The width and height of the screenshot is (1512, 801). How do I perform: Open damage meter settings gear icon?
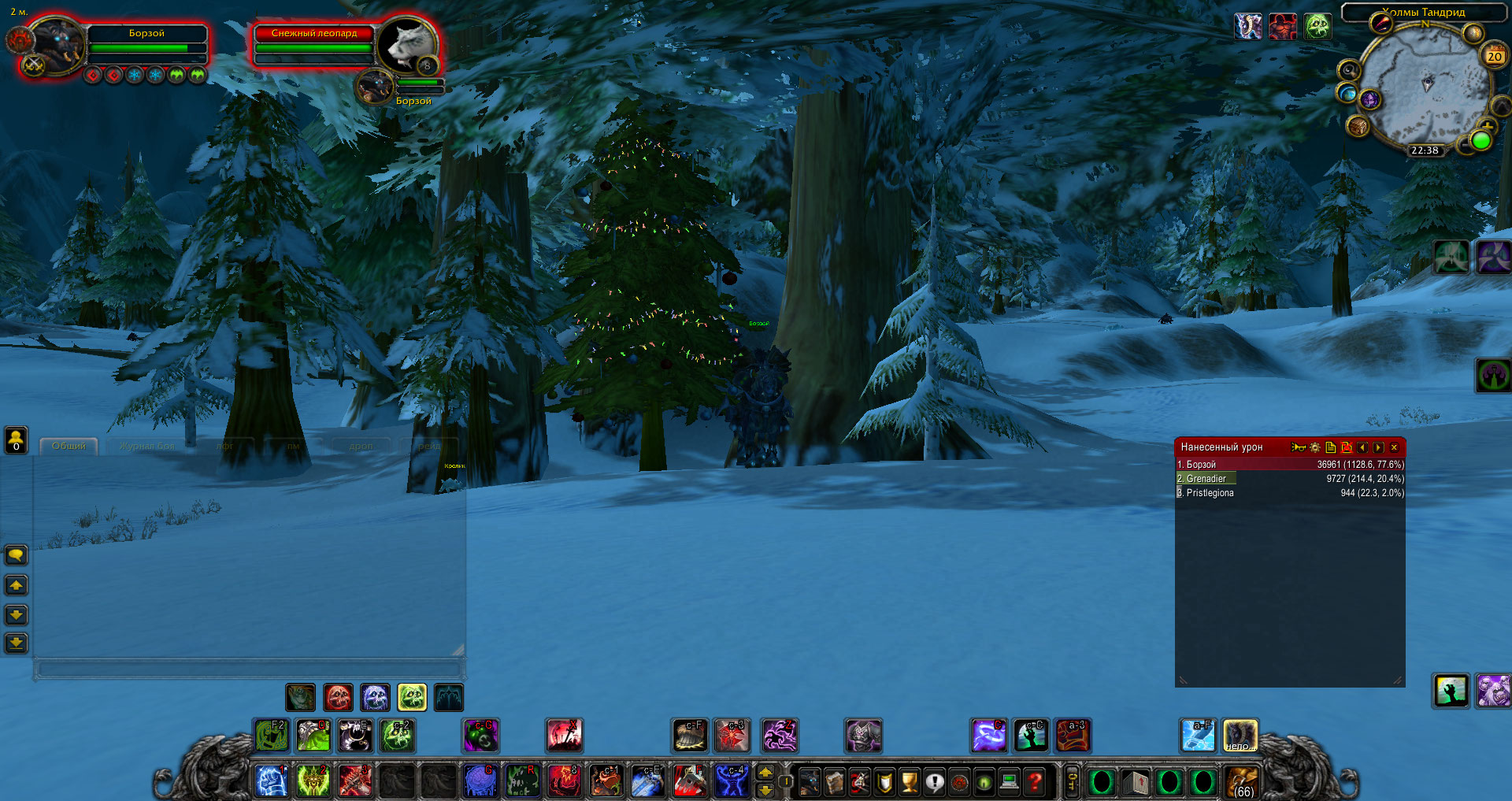point(1314,447)
